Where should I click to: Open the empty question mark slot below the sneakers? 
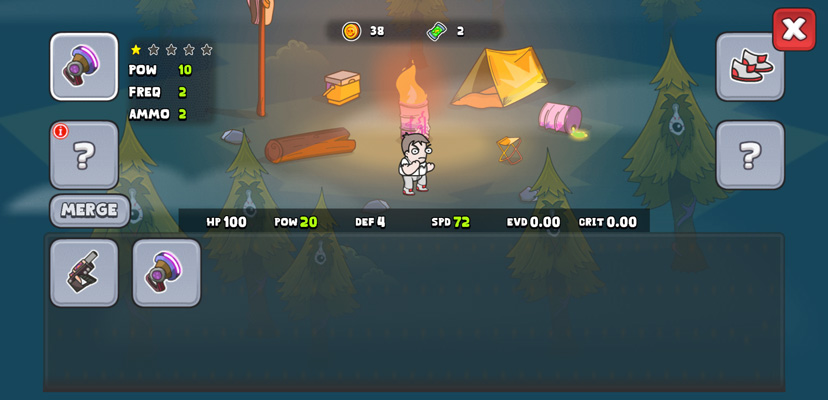point(750,155)
